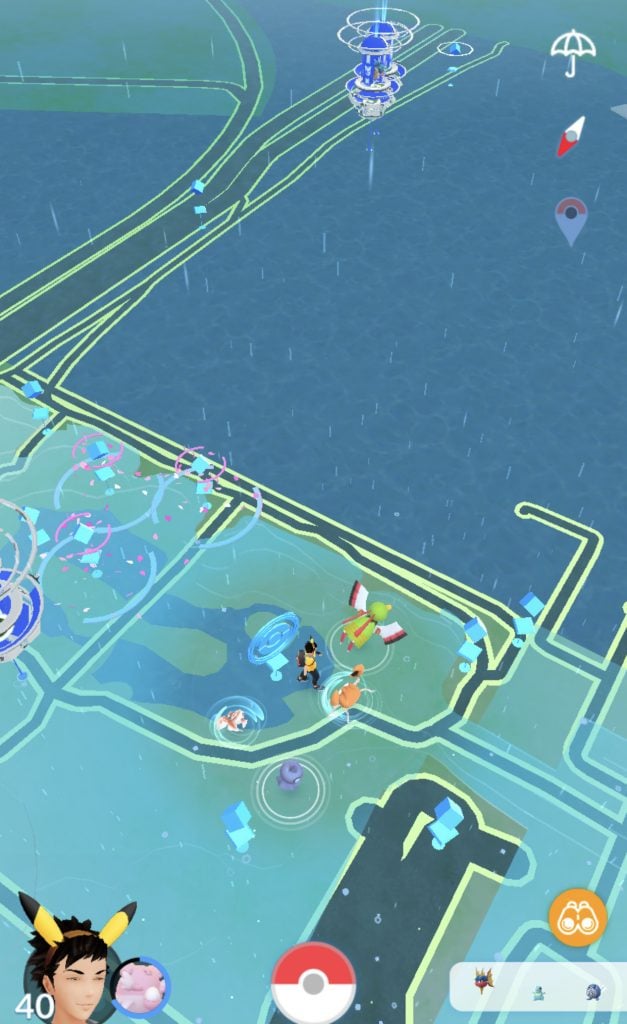Show the nearby Pokémon tray
The height and width of the screenshot is (1024, 627).
point(537,988)
